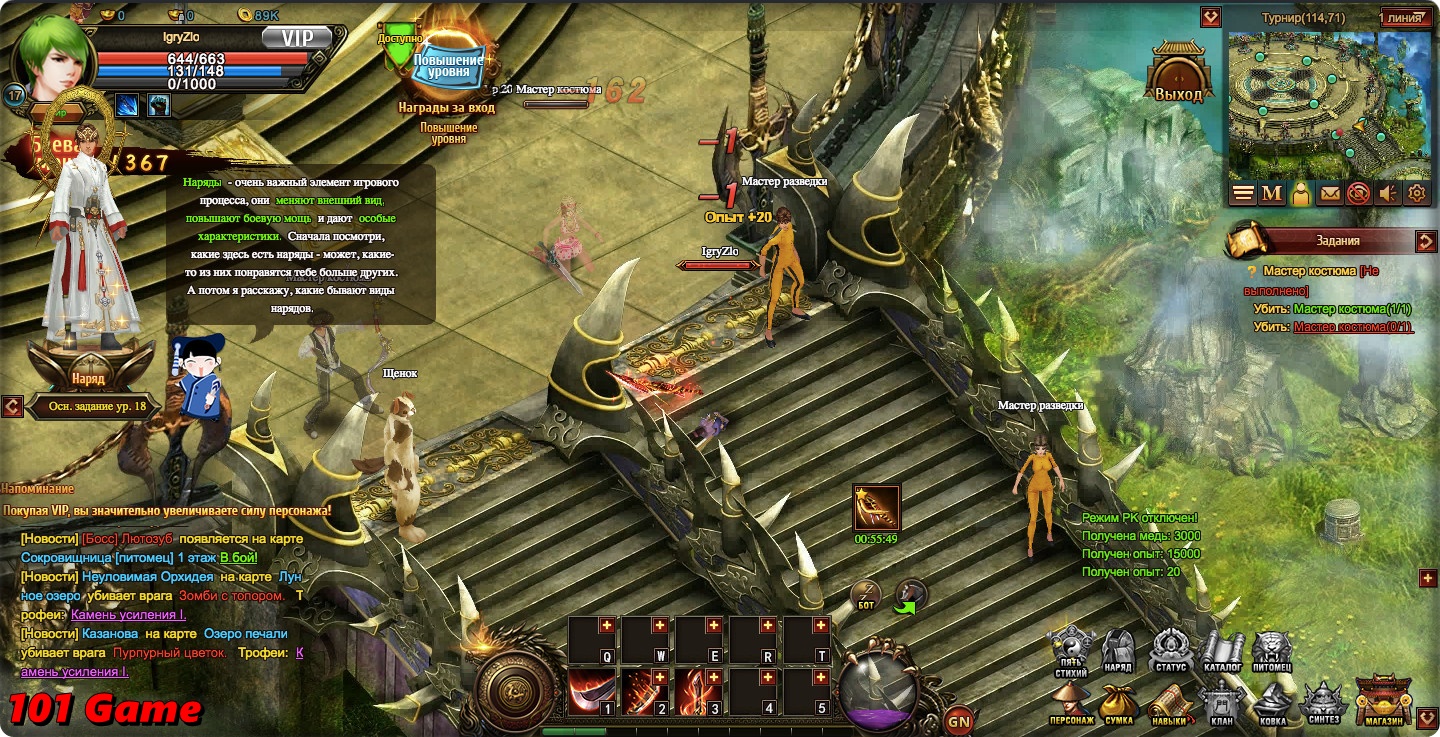Viewport: 1440px width, 737px height.
Task: Toggle hiding other players with crossed-eye icon
Action: (1359, 193)
